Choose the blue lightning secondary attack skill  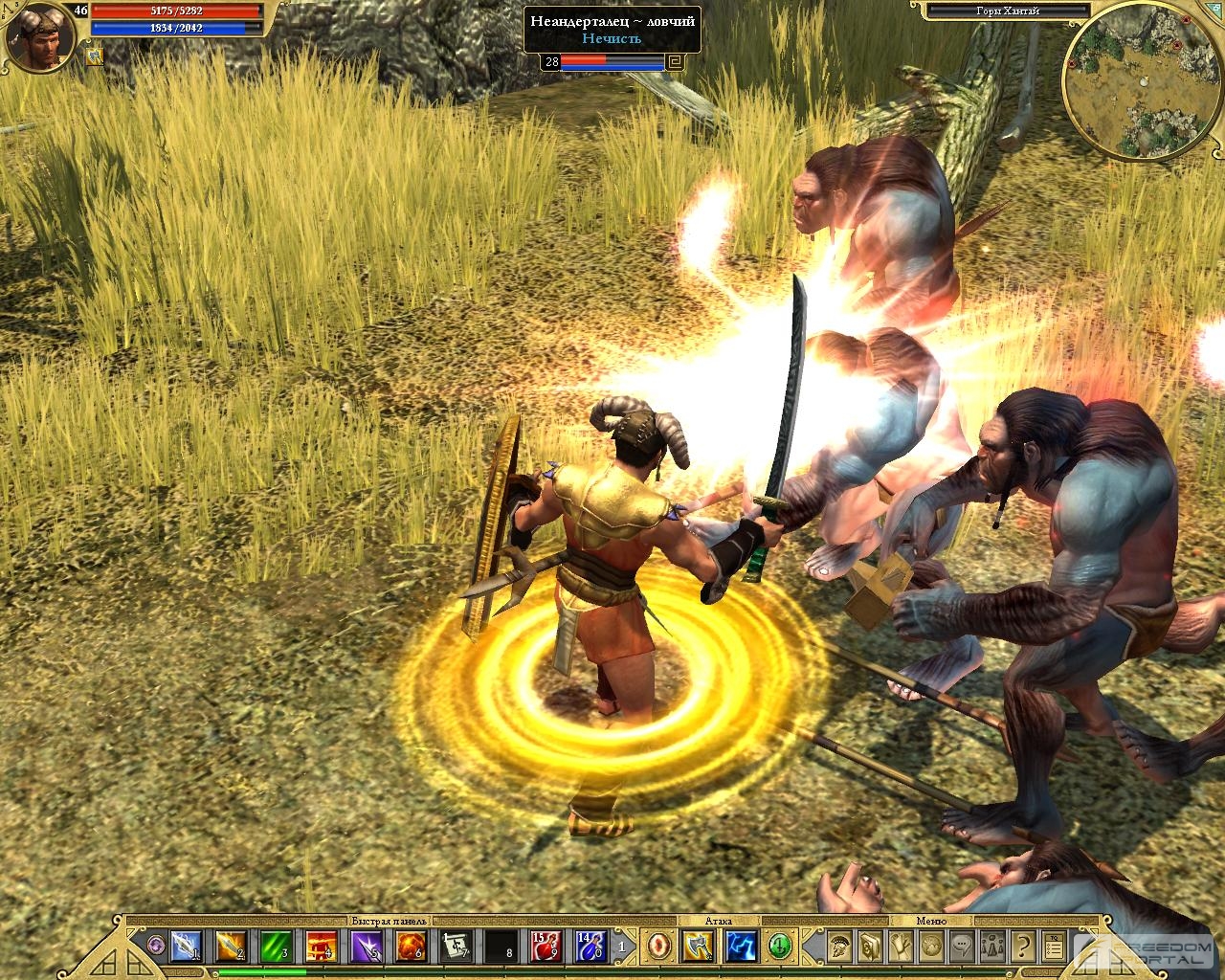(x=741, y=947)
